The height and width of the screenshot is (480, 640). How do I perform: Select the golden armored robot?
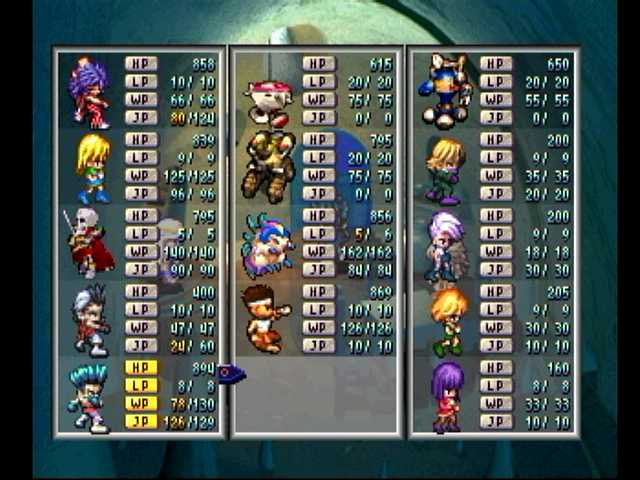268,165
